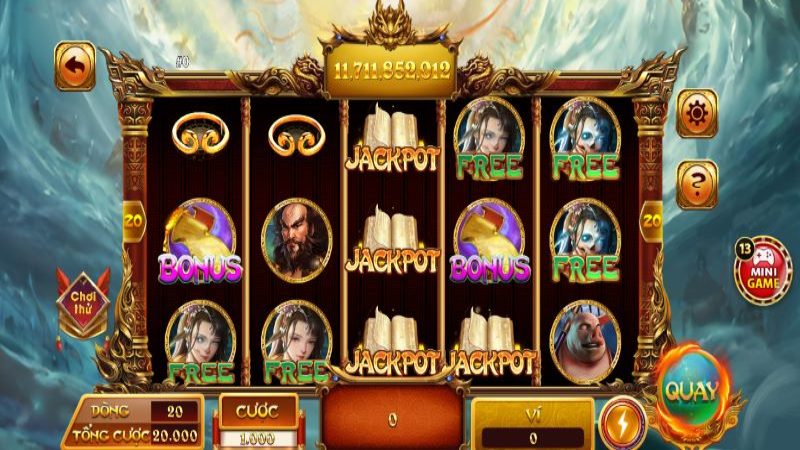Open the help question mark button
The image size is (800, 450).
tap(697, 183)
